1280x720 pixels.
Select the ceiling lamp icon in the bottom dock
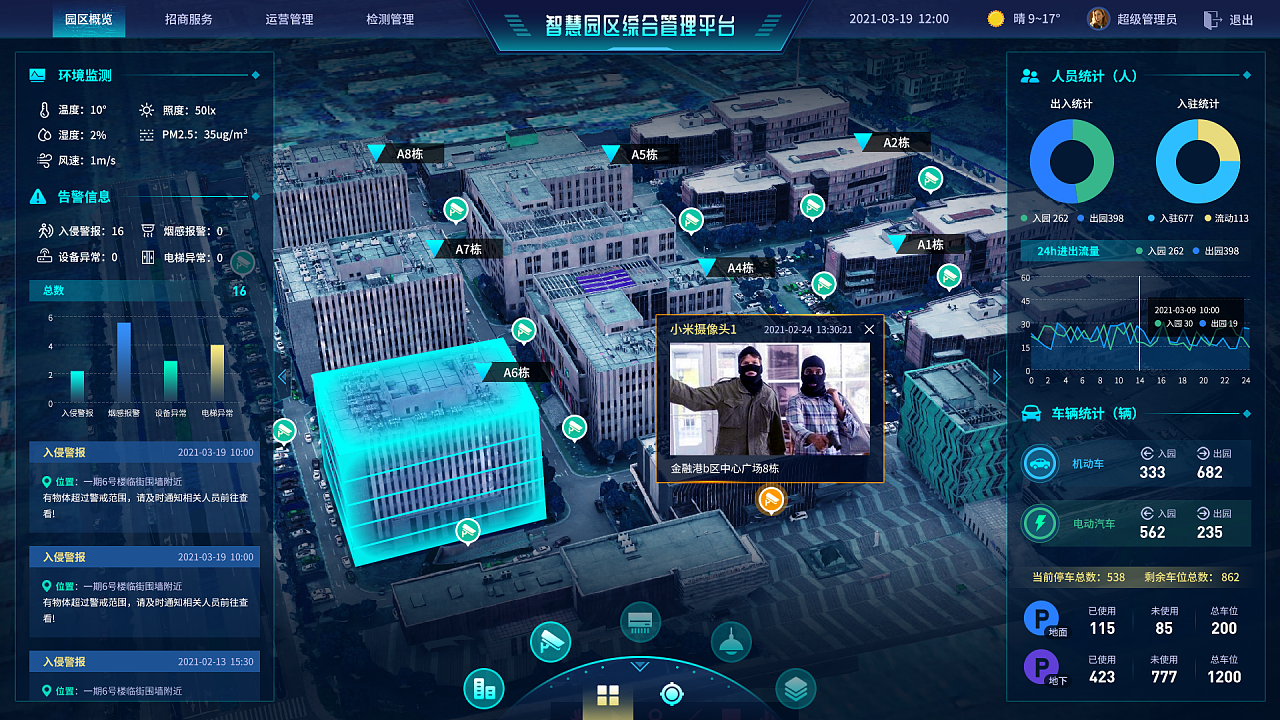731,640
